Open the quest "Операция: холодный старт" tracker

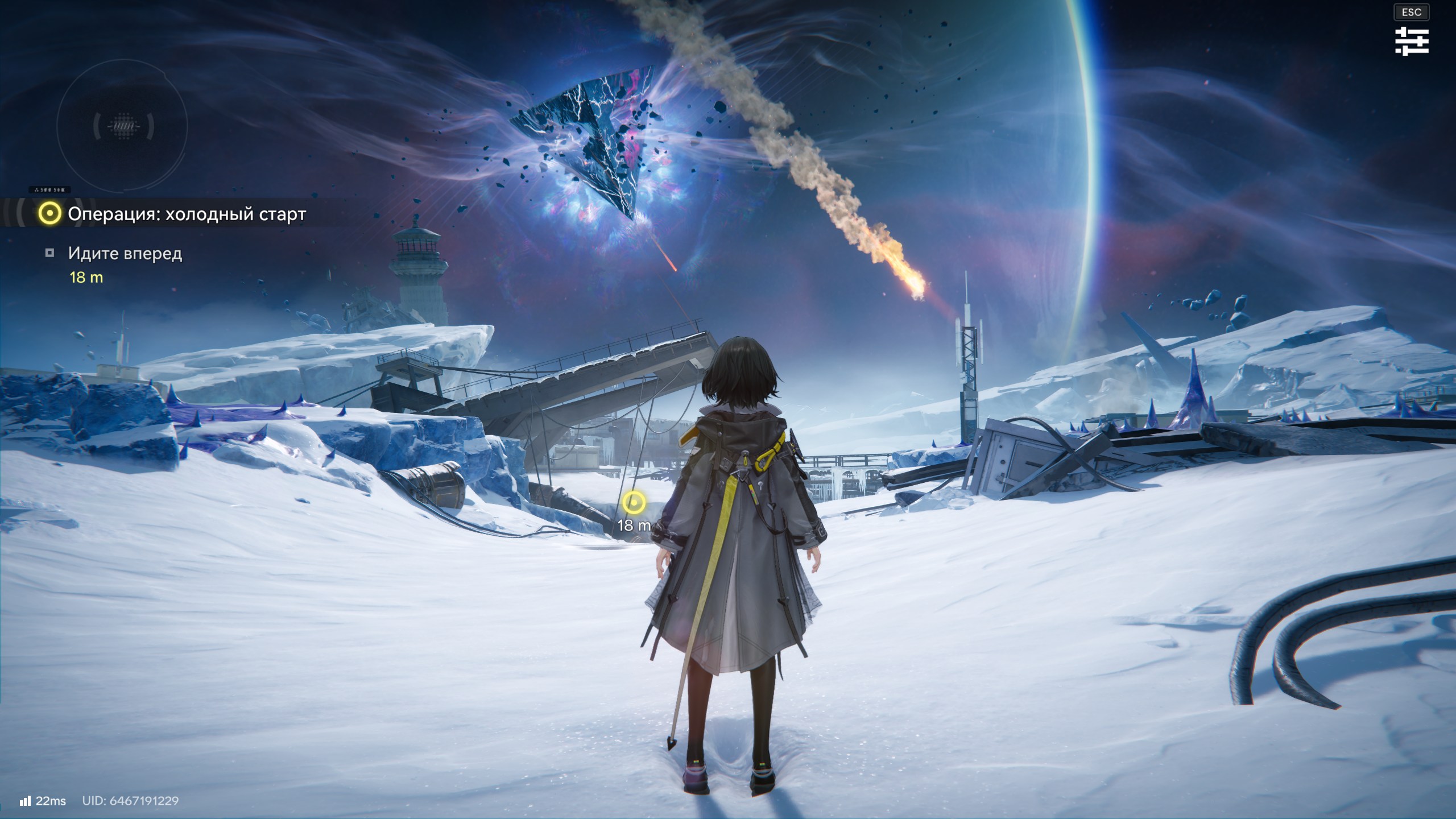pos(186,214)
